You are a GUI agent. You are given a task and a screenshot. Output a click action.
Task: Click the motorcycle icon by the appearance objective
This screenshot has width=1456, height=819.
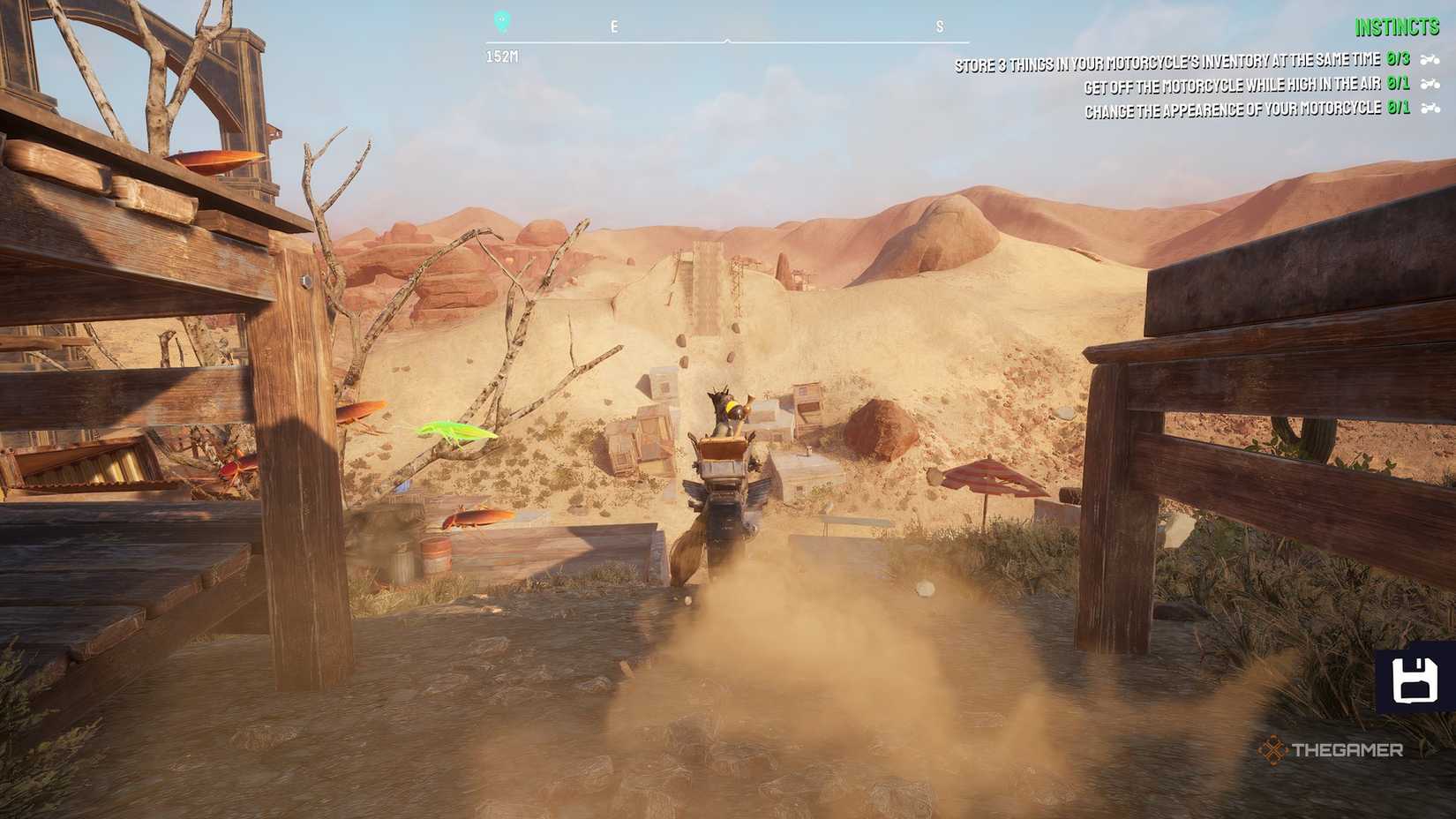1430,109
